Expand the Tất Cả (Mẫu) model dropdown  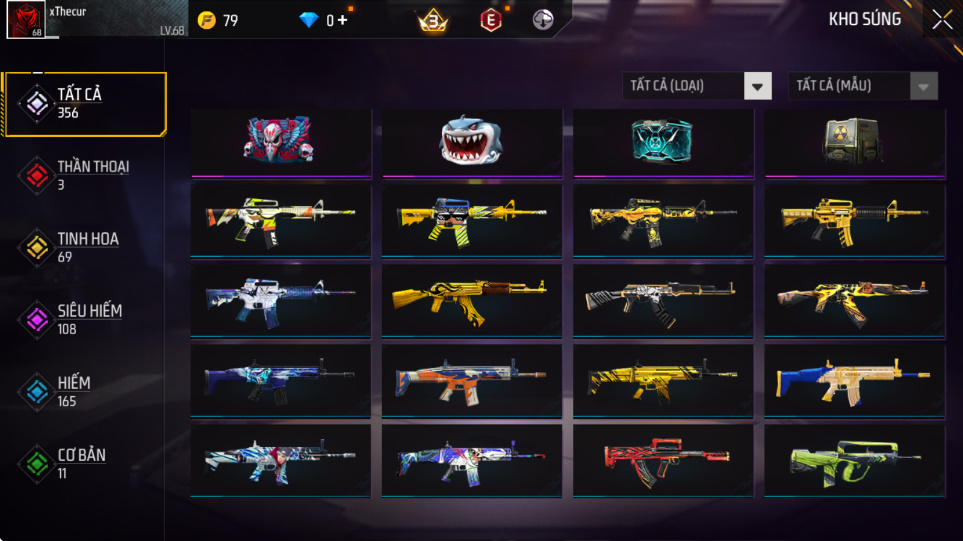[x=863, y=86]
